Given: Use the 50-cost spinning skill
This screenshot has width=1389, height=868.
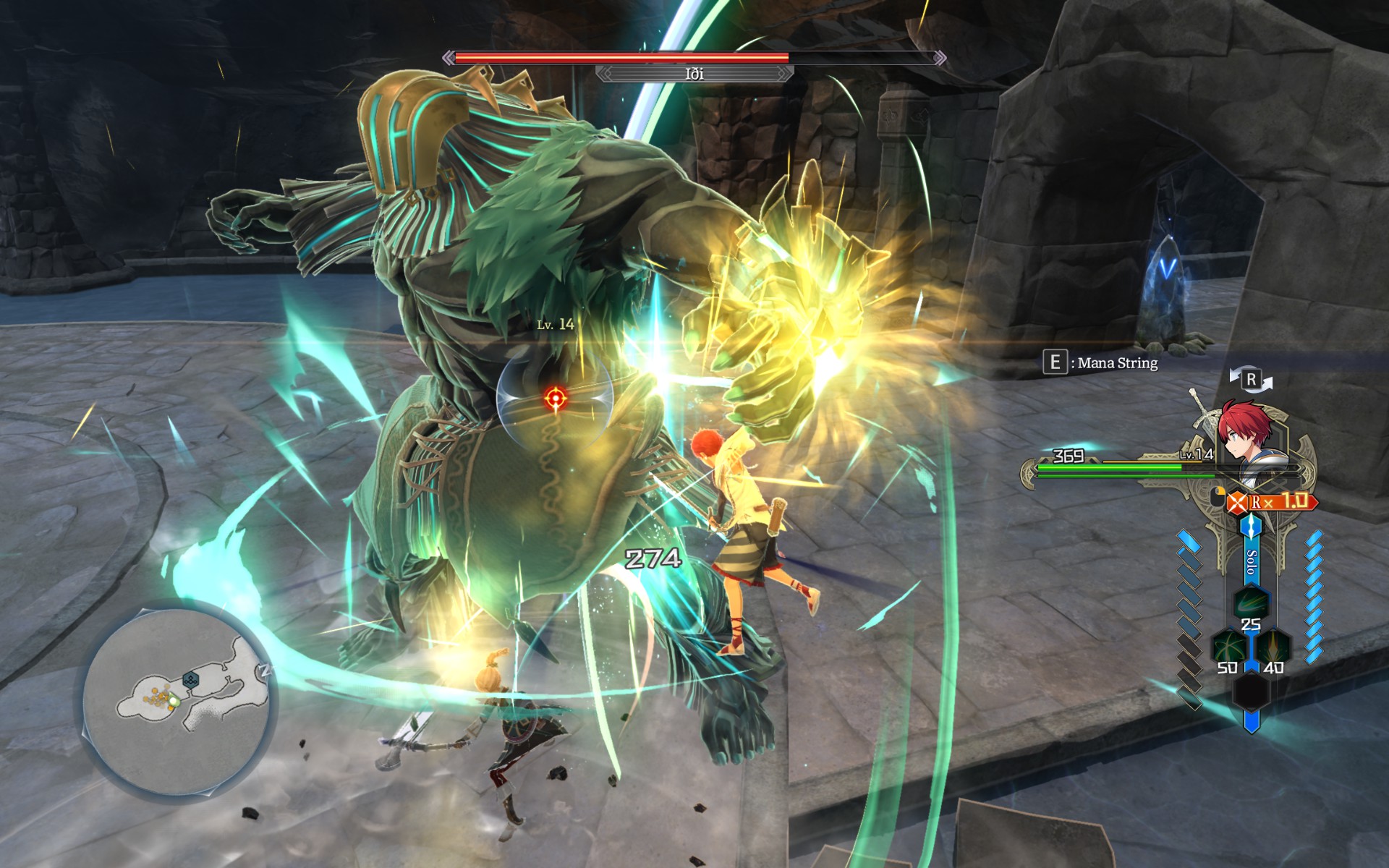Looking at the screenshot, I should pyautogui.click(x=1228, y=646).
